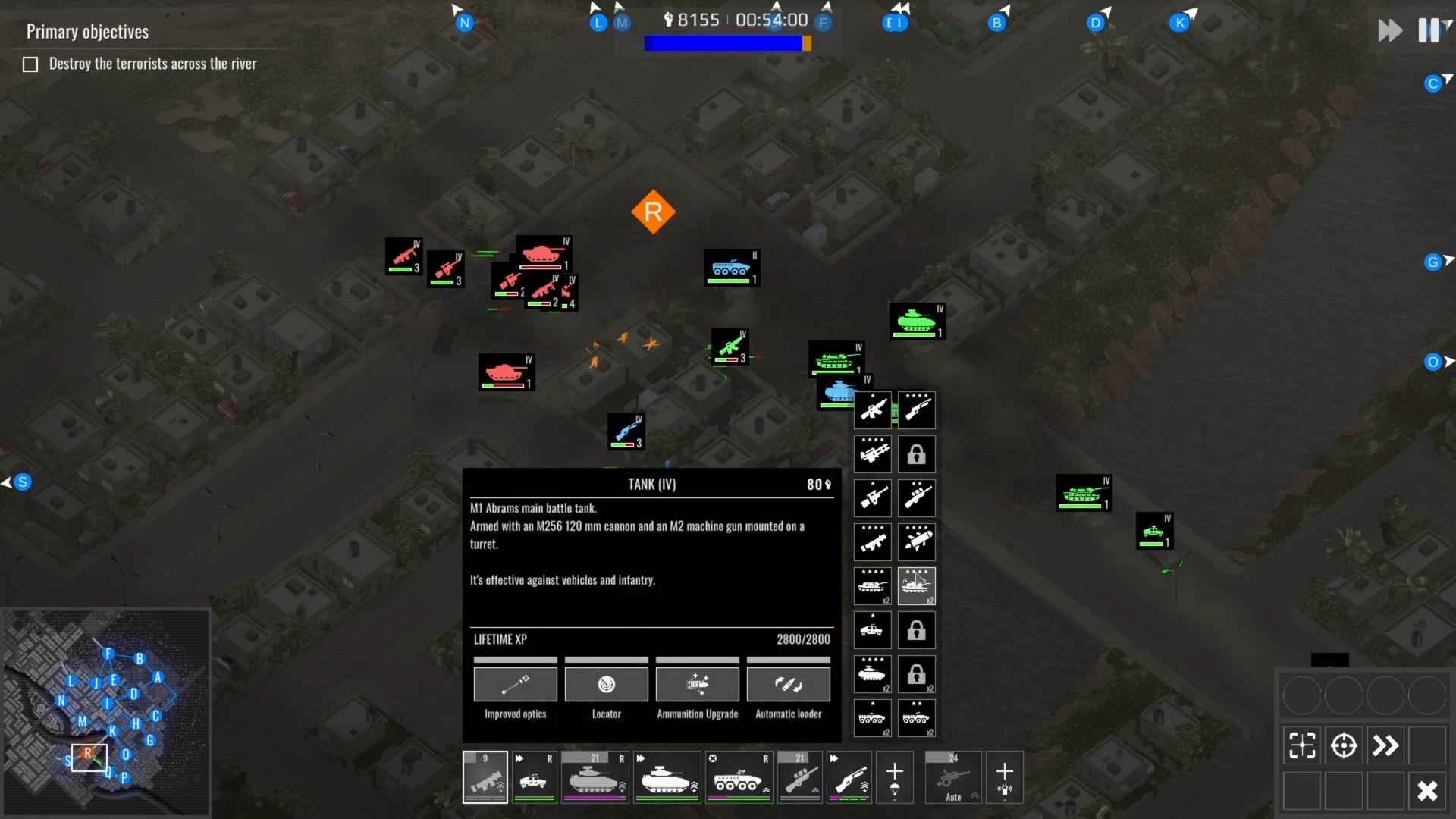Purchase the Automatic loader upgrade
Image resolution: width=1456 pixels, height=819 pixels.
pos(789,684)
